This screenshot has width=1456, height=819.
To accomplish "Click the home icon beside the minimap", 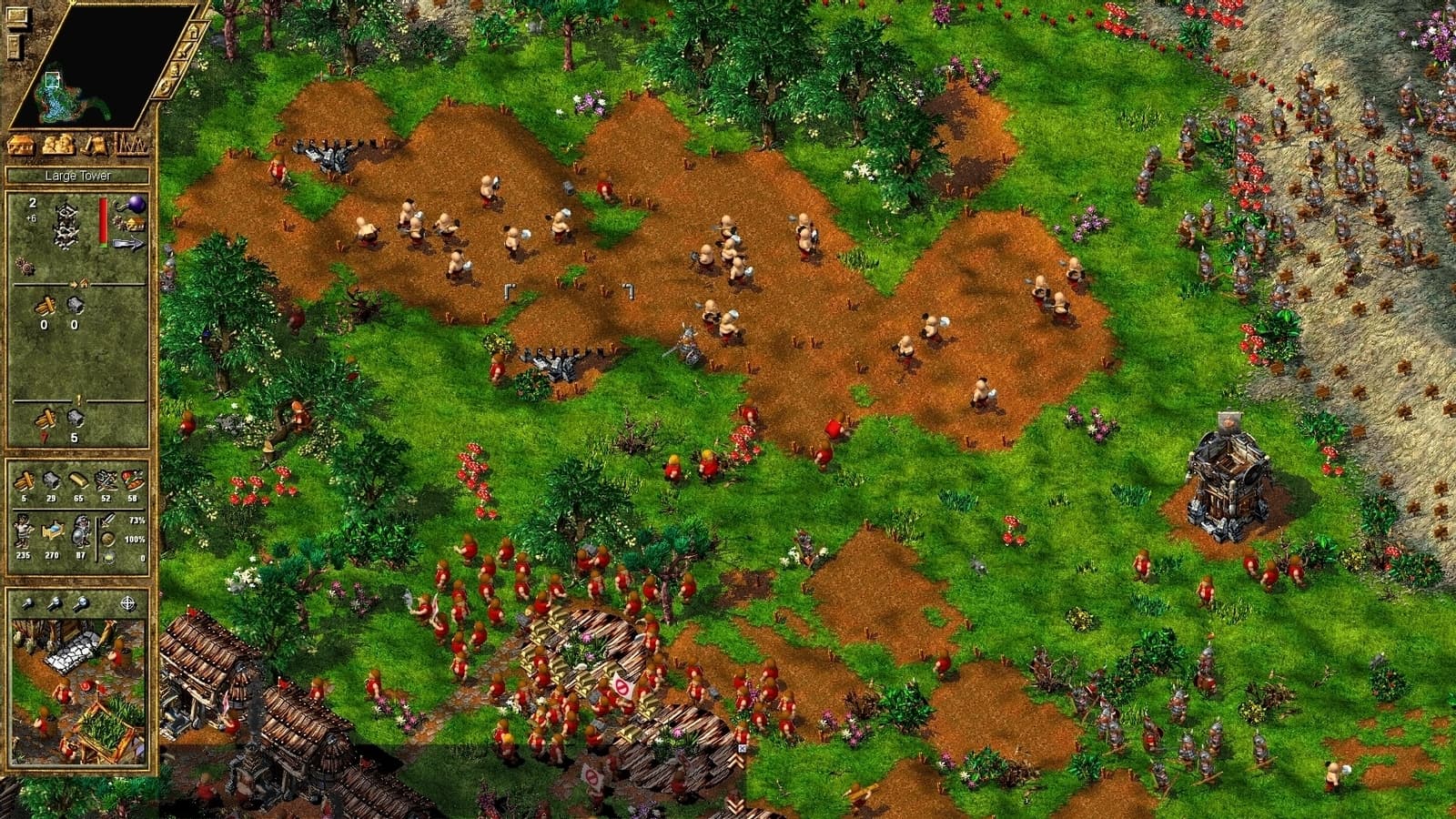I will coord(193,32).
